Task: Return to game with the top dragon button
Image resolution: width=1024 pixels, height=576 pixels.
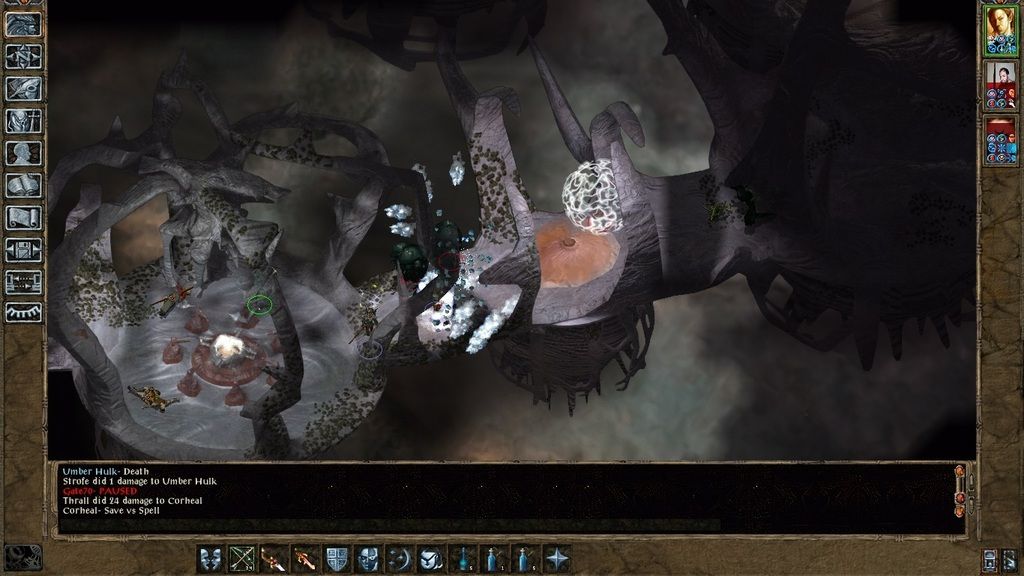Action: click(x=23, y=24)
